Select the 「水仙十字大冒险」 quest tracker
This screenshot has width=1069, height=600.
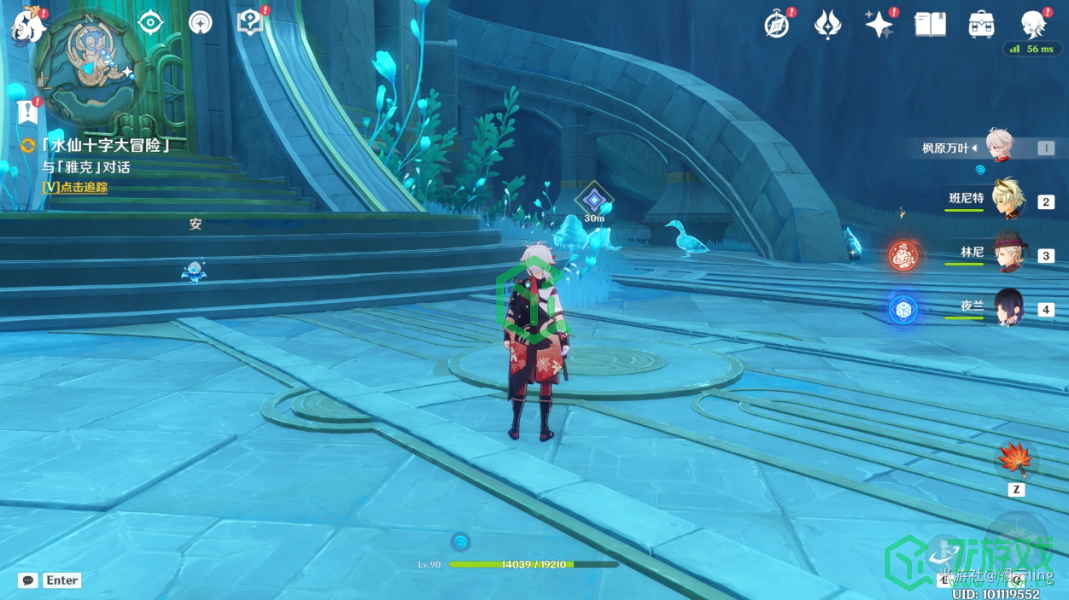point(104,146)
